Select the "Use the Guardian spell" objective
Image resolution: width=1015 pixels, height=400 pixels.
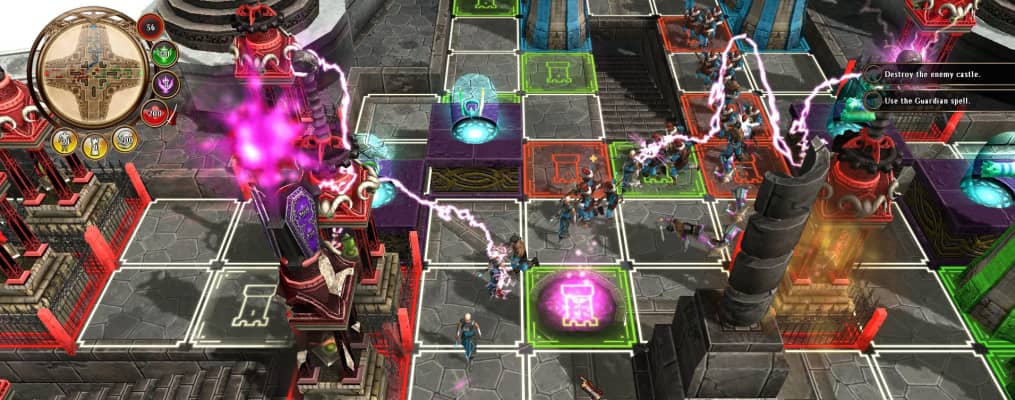pos(928,100)
